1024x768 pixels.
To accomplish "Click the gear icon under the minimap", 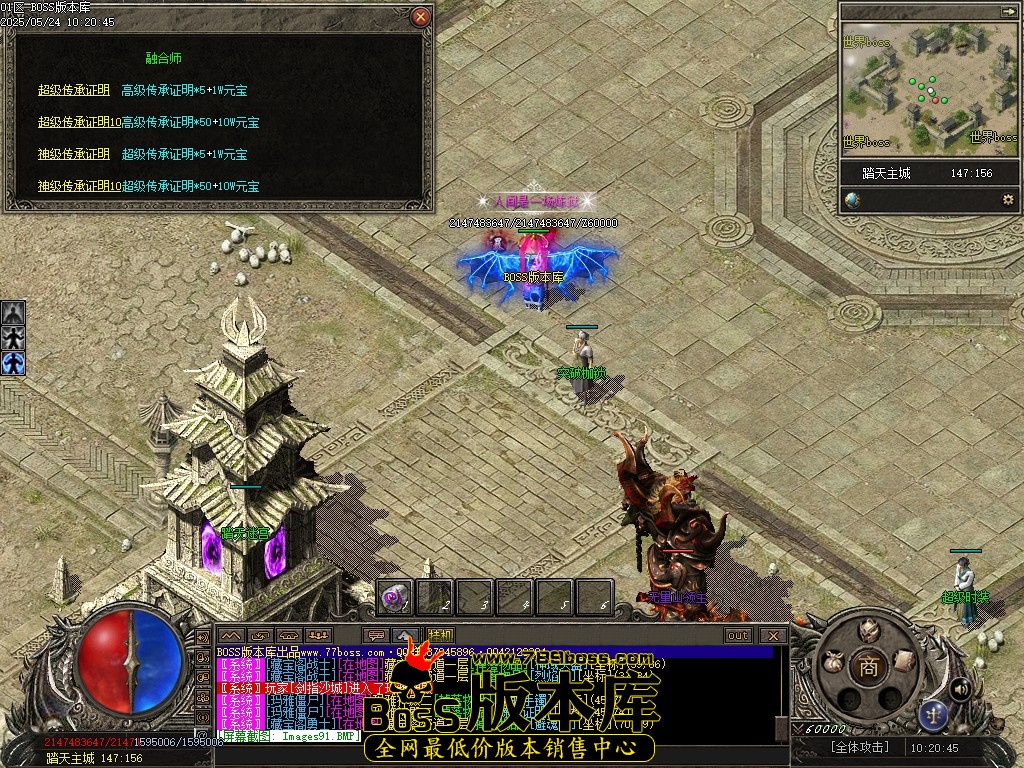I will 1007,200.
